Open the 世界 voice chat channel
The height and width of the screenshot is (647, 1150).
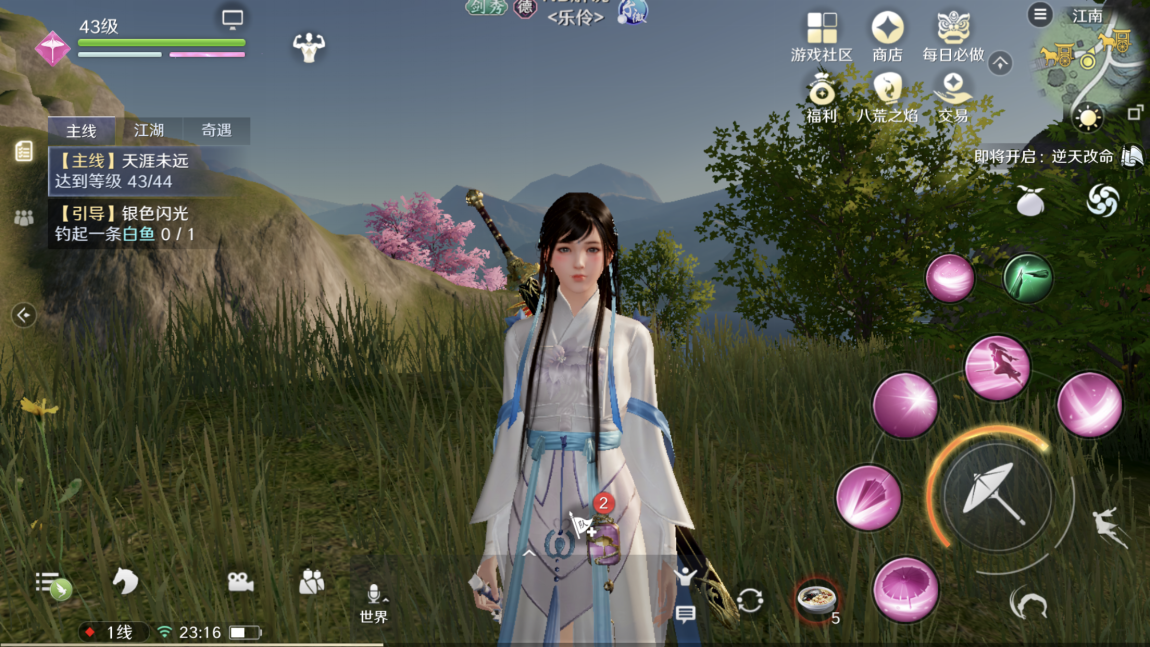(374, 604)
